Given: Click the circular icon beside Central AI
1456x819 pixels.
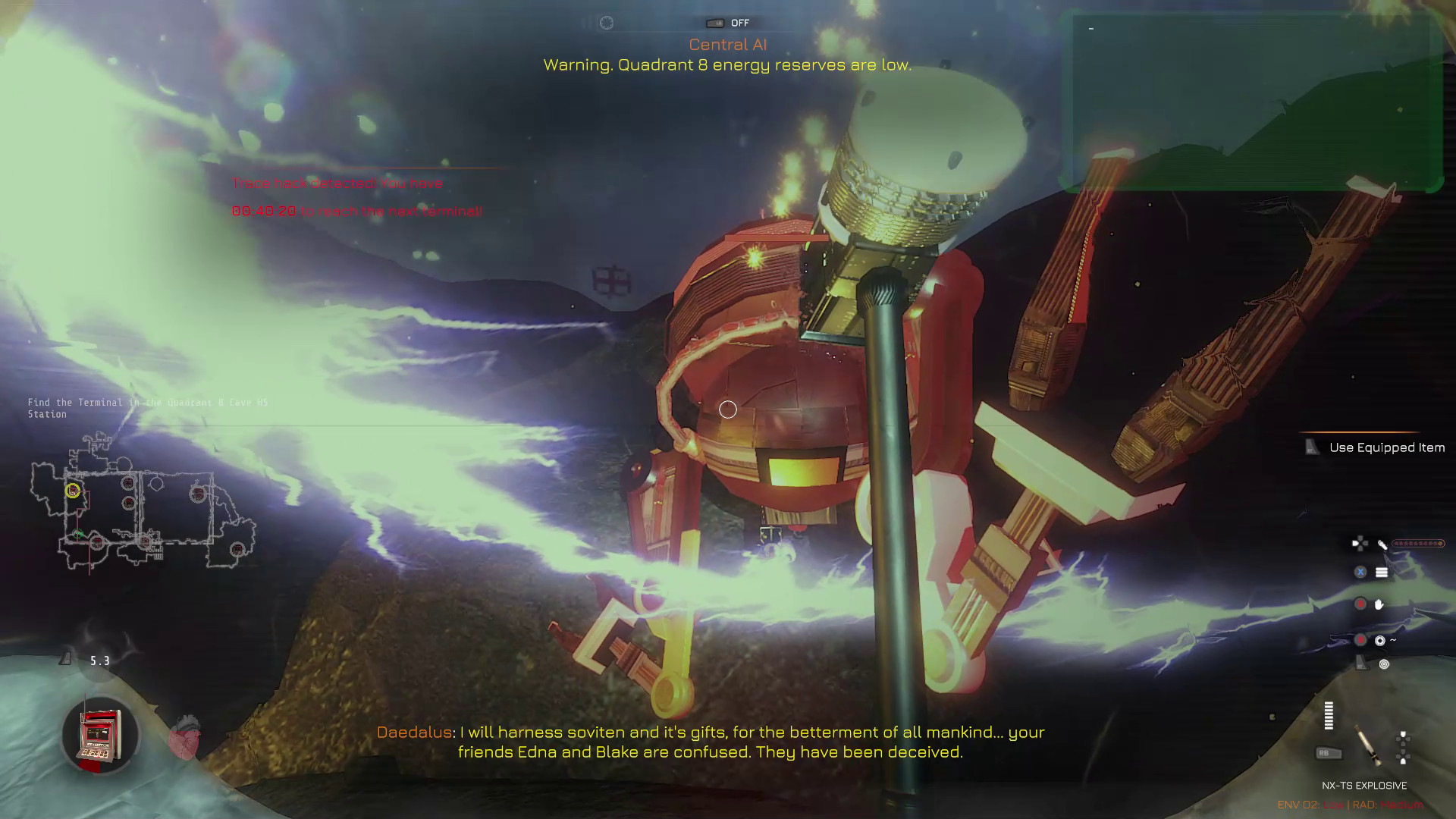Looking at the screenshot, I should tap(607, 23).
